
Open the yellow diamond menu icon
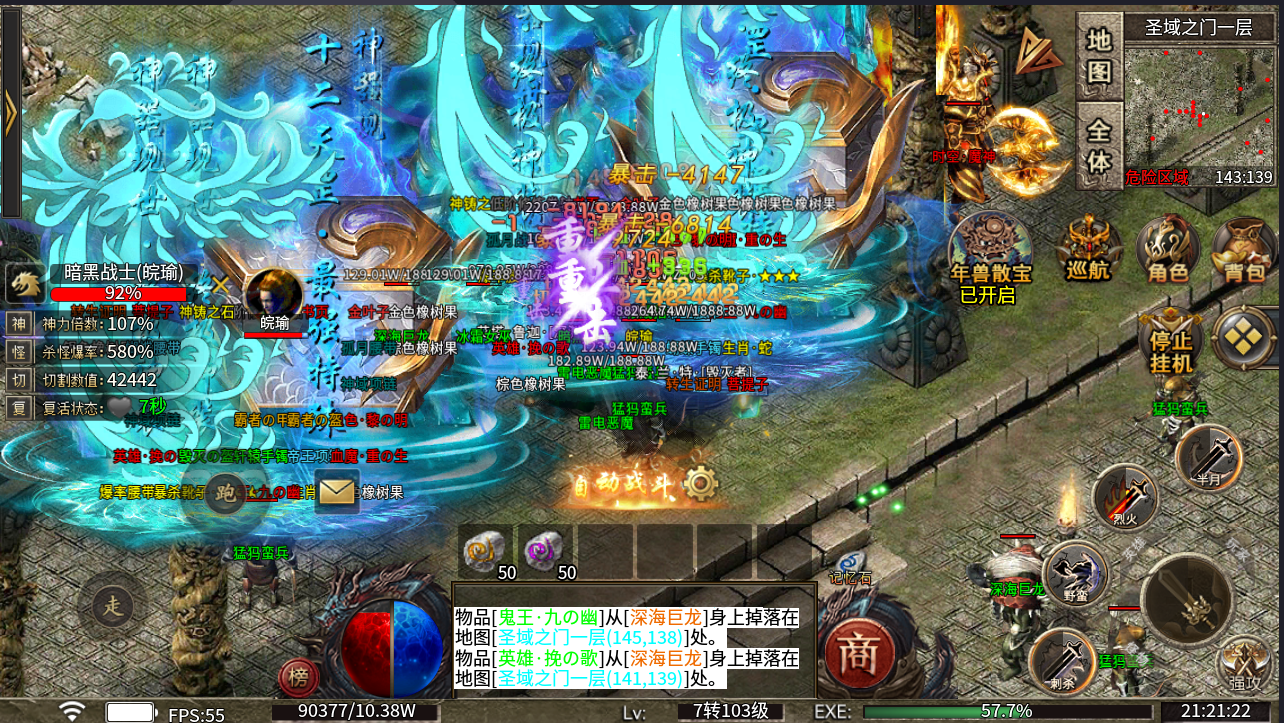(1244, 337)
